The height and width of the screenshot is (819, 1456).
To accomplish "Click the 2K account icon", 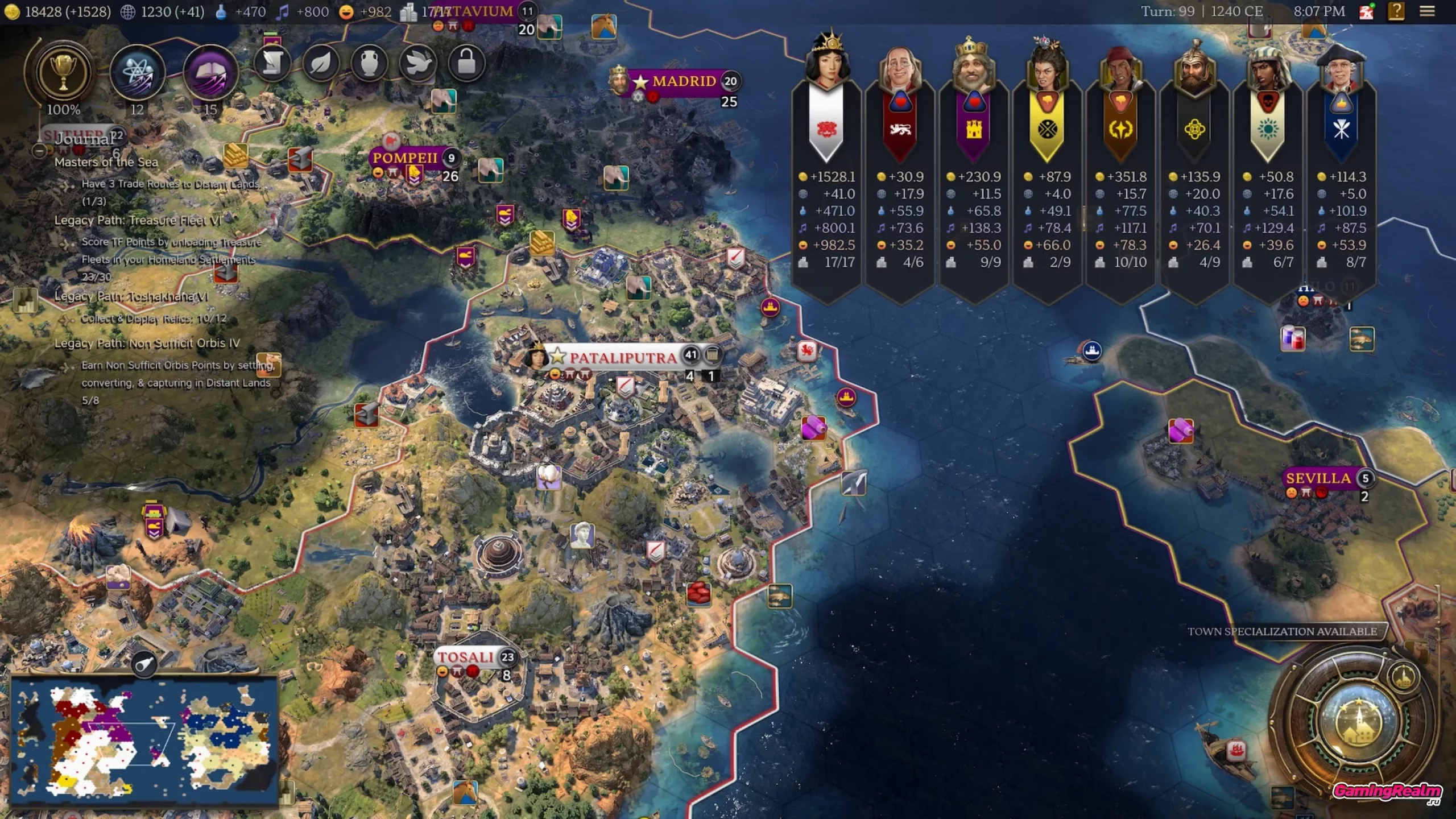I will click(1367, 11).
